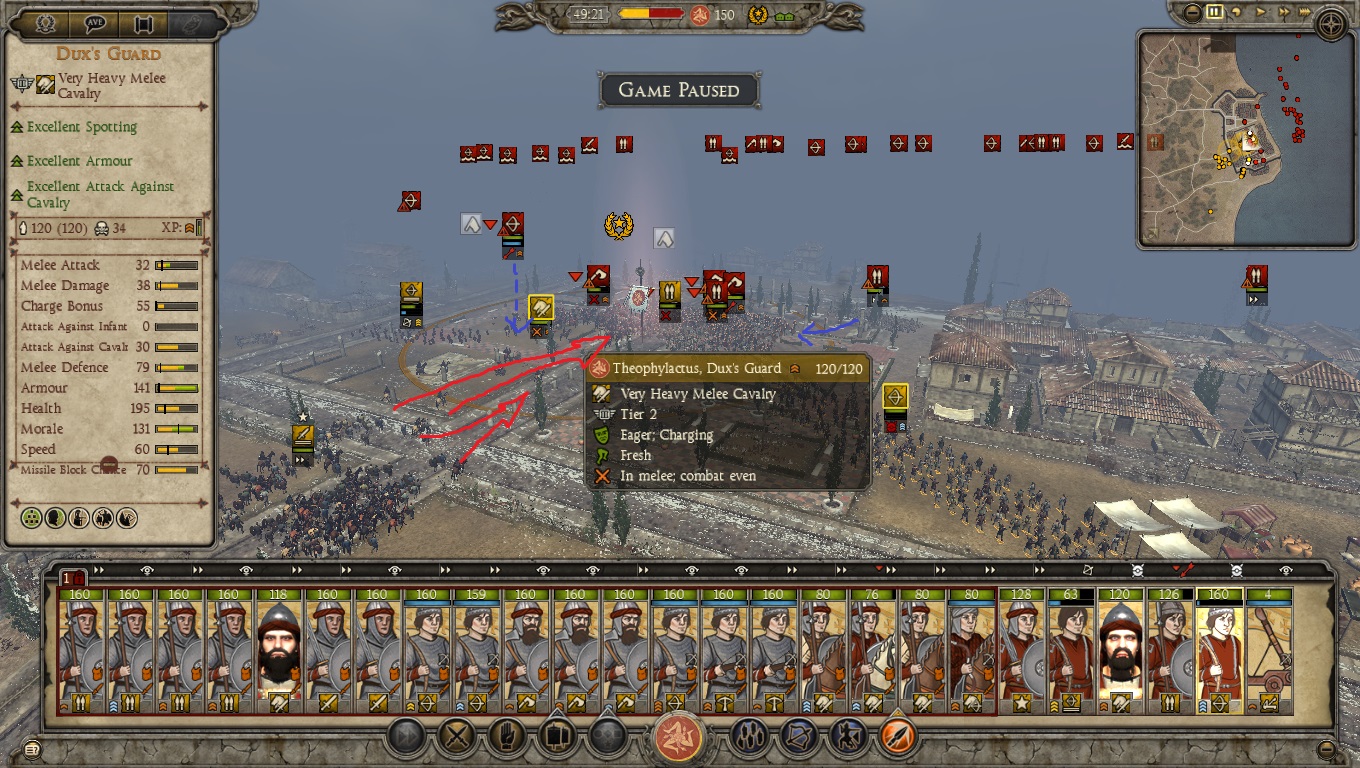This screenshot has height=768, width=1360.
Task: Select the laurel wreath tab
Action: point(44,23)
